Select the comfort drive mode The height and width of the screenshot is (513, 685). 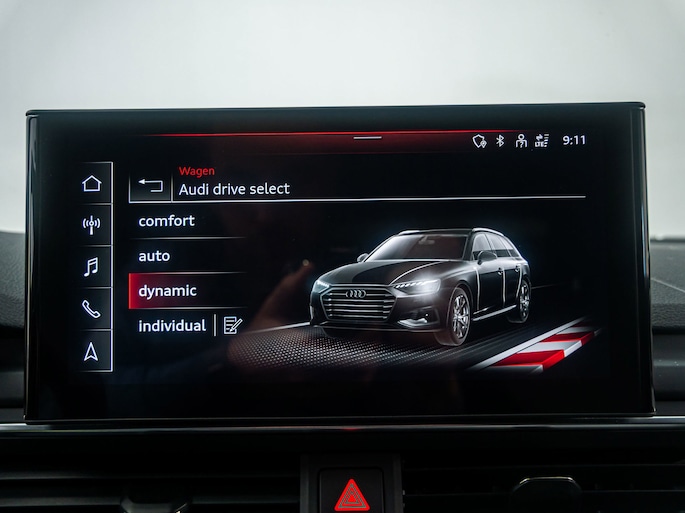(167, 221)
